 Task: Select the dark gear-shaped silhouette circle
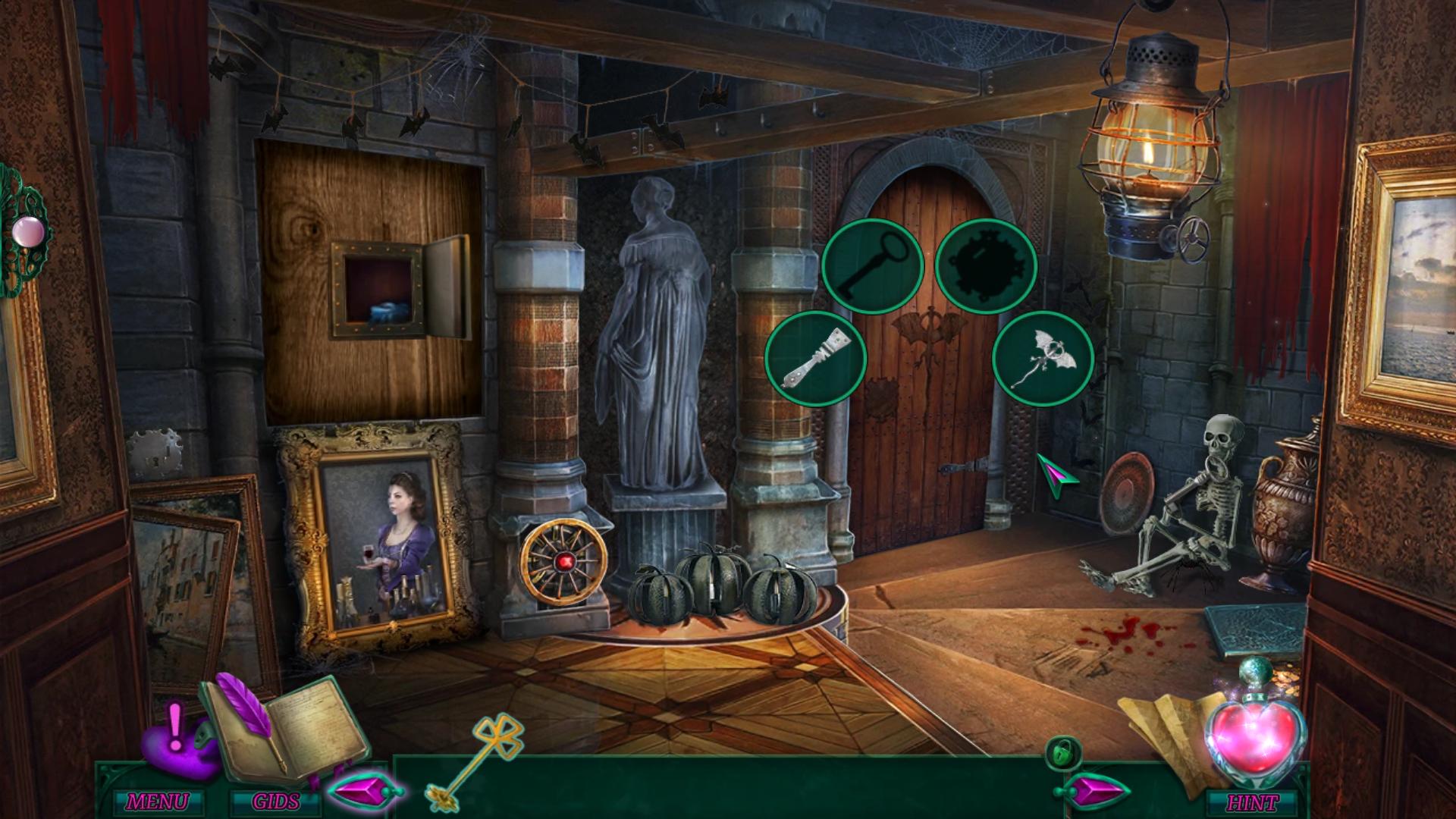(986, 267)
